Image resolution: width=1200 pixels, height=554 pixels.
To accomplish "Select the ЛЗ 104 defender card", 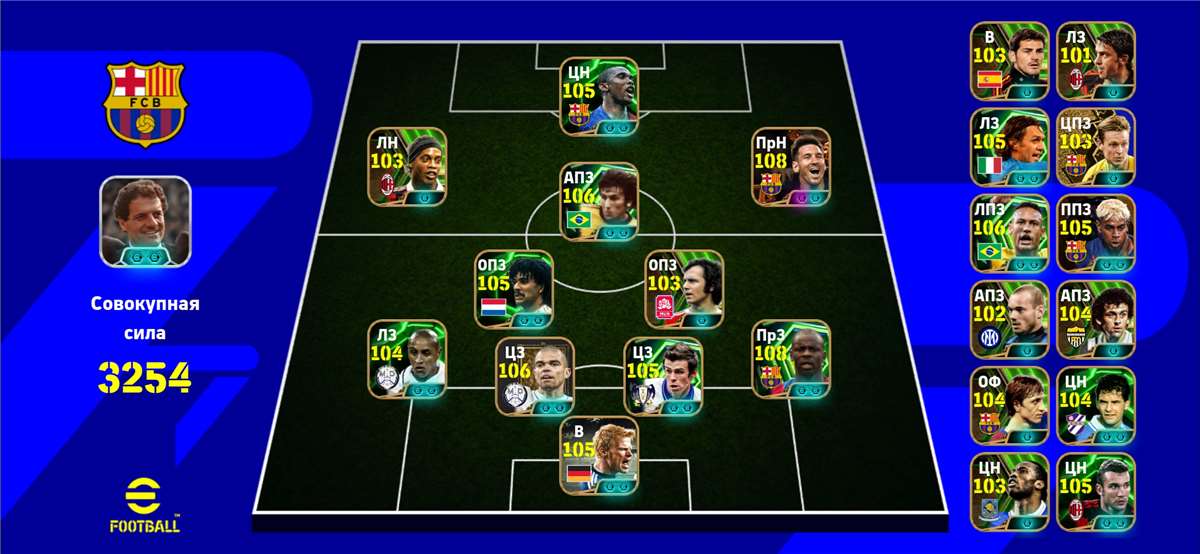I will point(406,360).
